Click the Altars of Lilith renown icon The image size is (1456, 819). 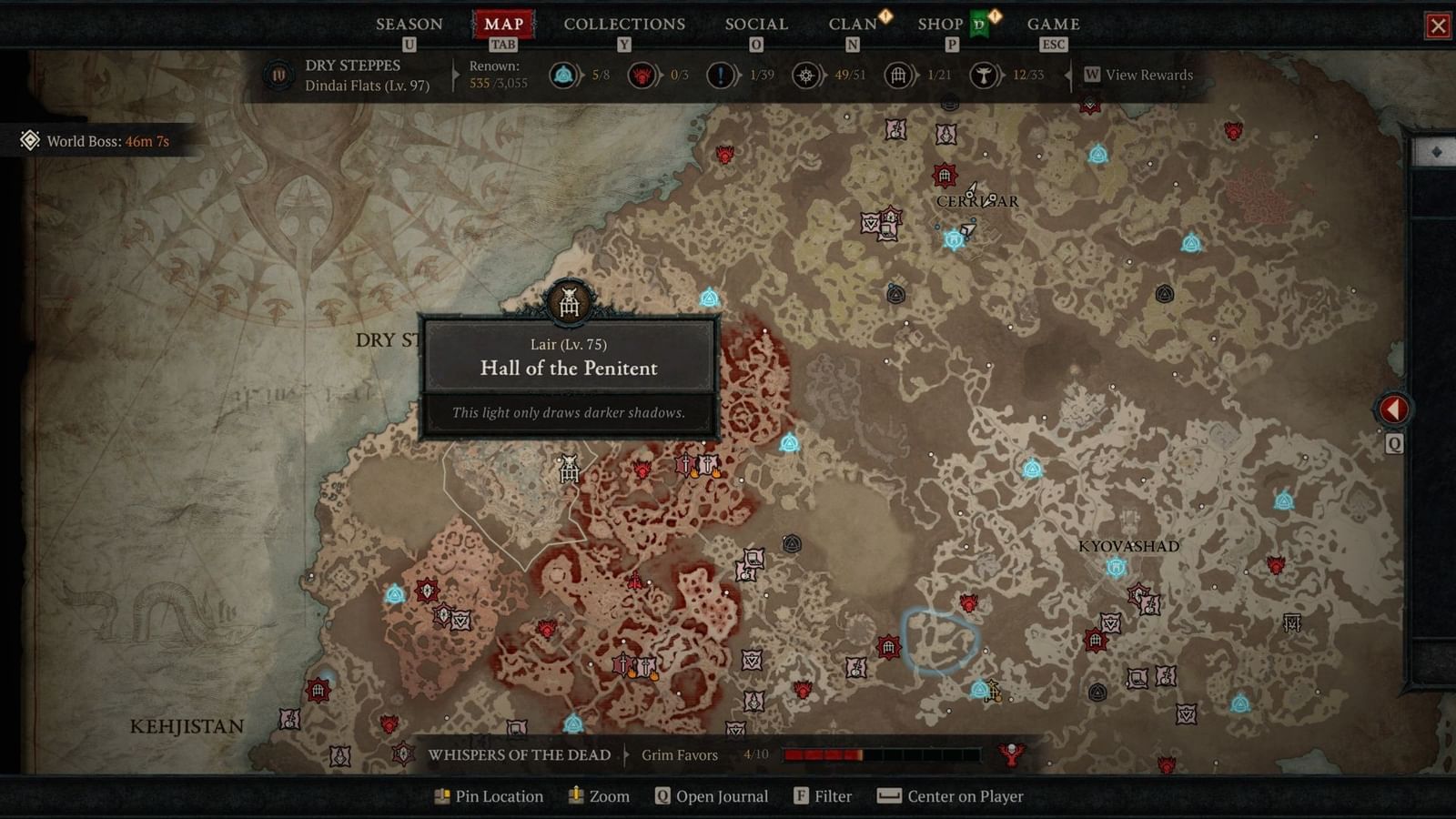coord(643,76)
